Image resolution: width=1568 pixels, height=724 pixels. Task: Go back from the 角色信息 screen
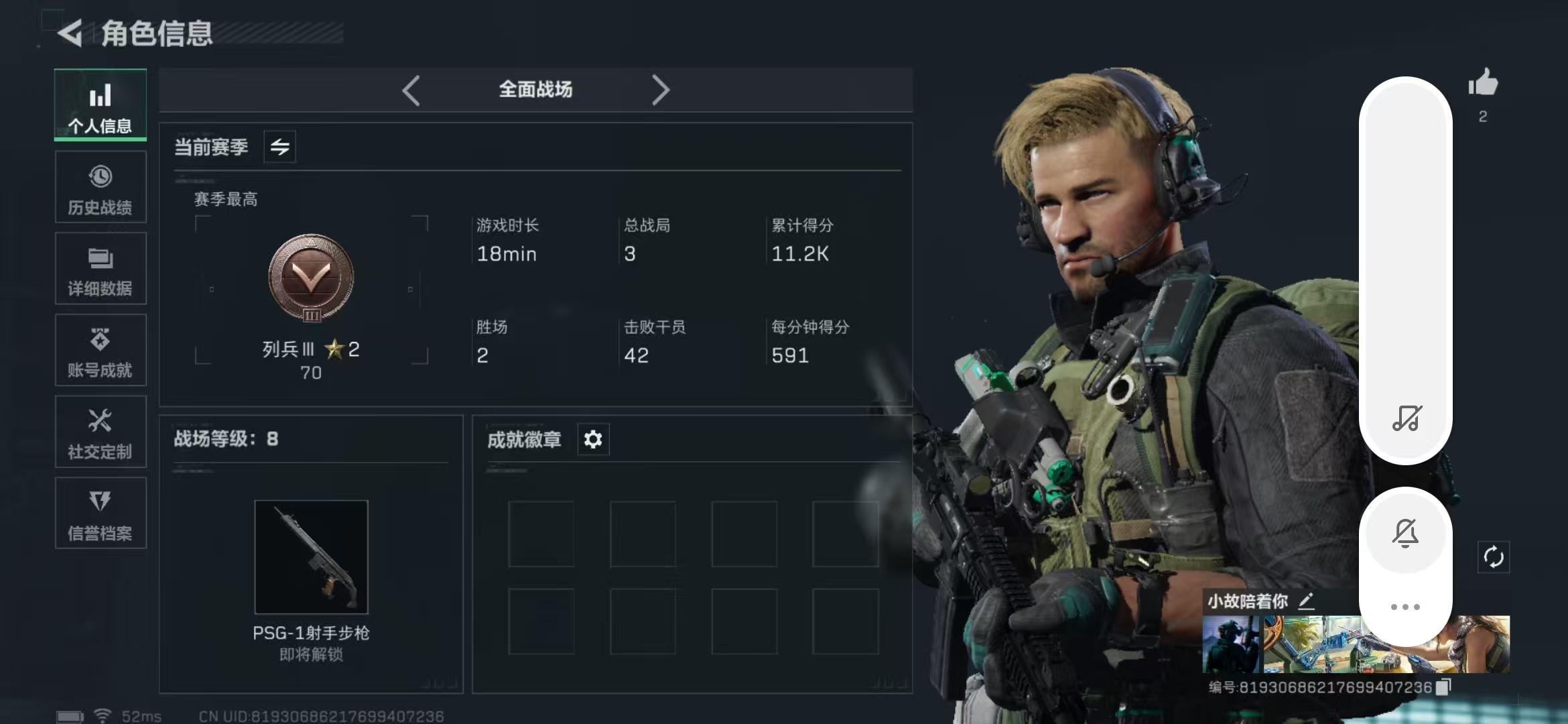click(70, 33)
